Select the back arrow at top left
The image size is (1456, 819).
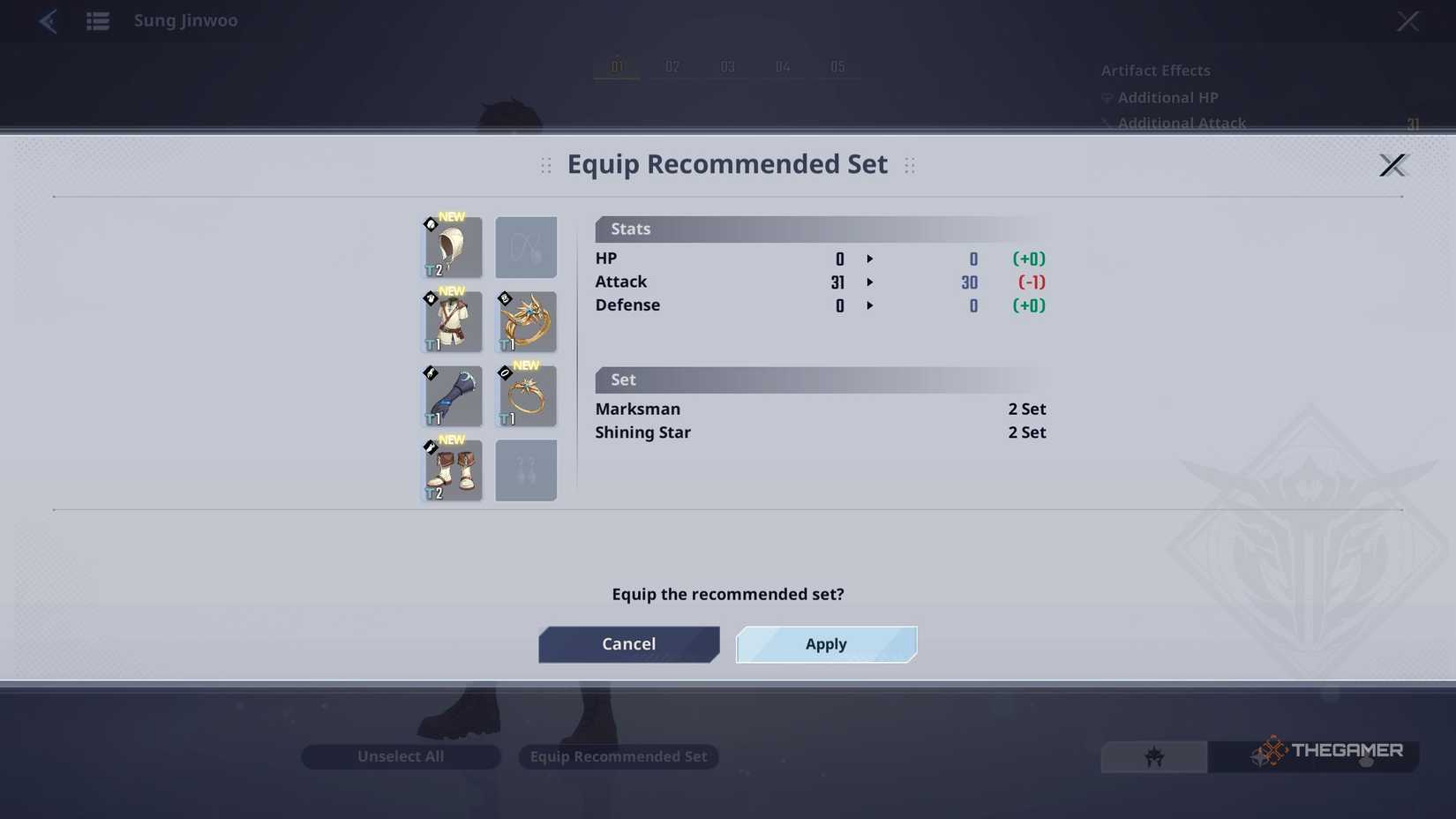coord(49,21)
